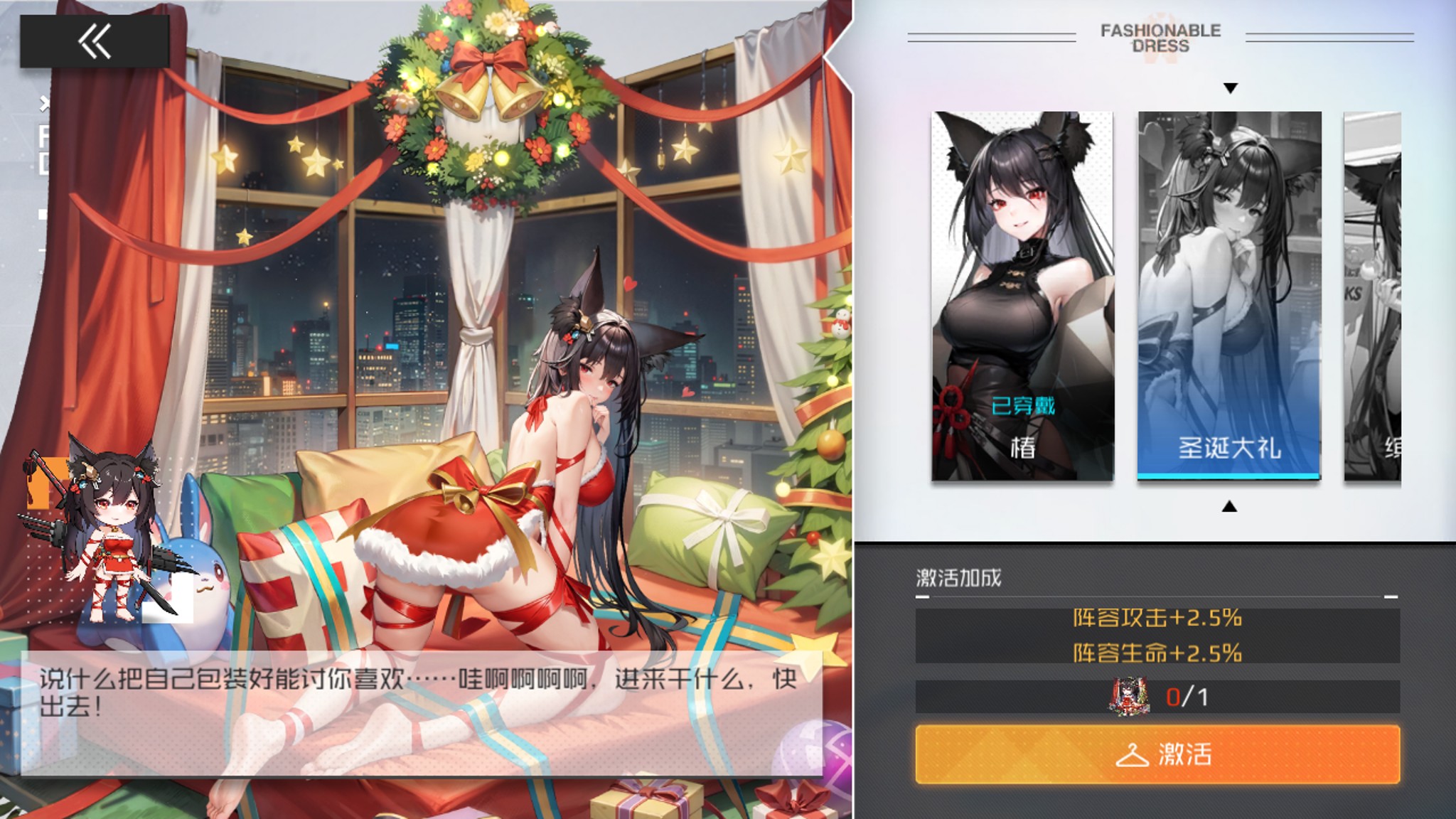Click the small × icon on the left edge

pyautogui.click(x=43, y=103)
